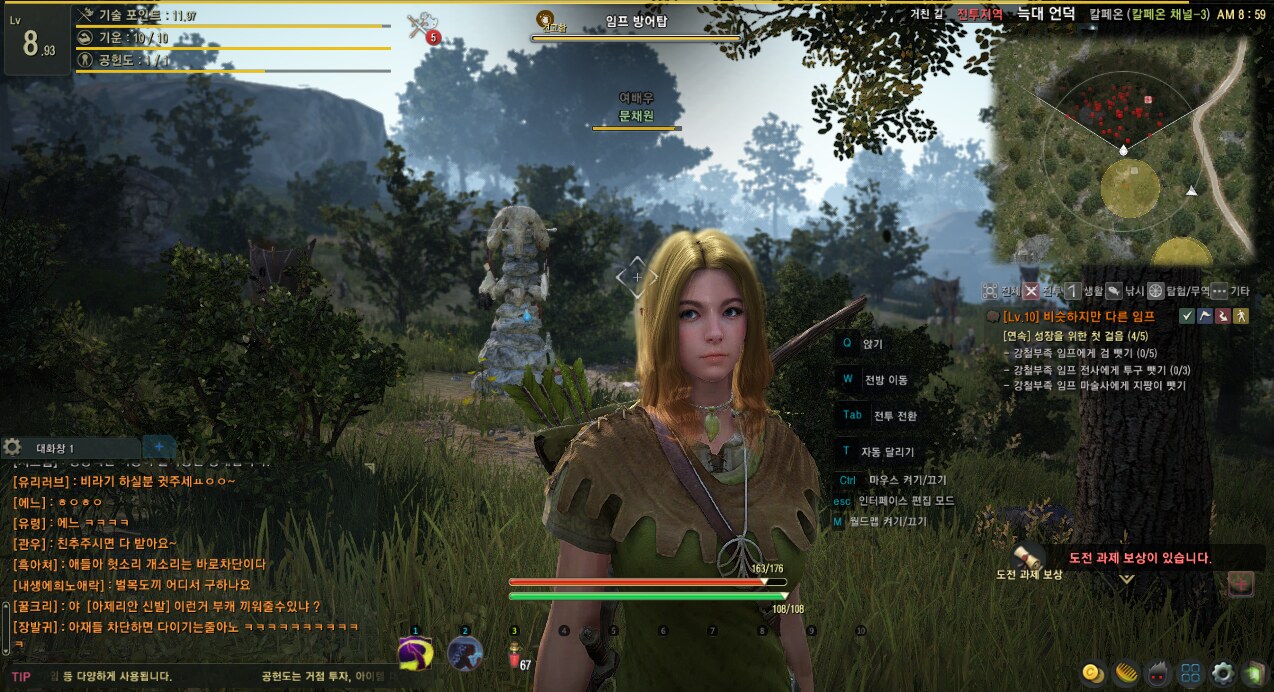Open chat window settings gear
The image size is (1274, 692).
12,447
